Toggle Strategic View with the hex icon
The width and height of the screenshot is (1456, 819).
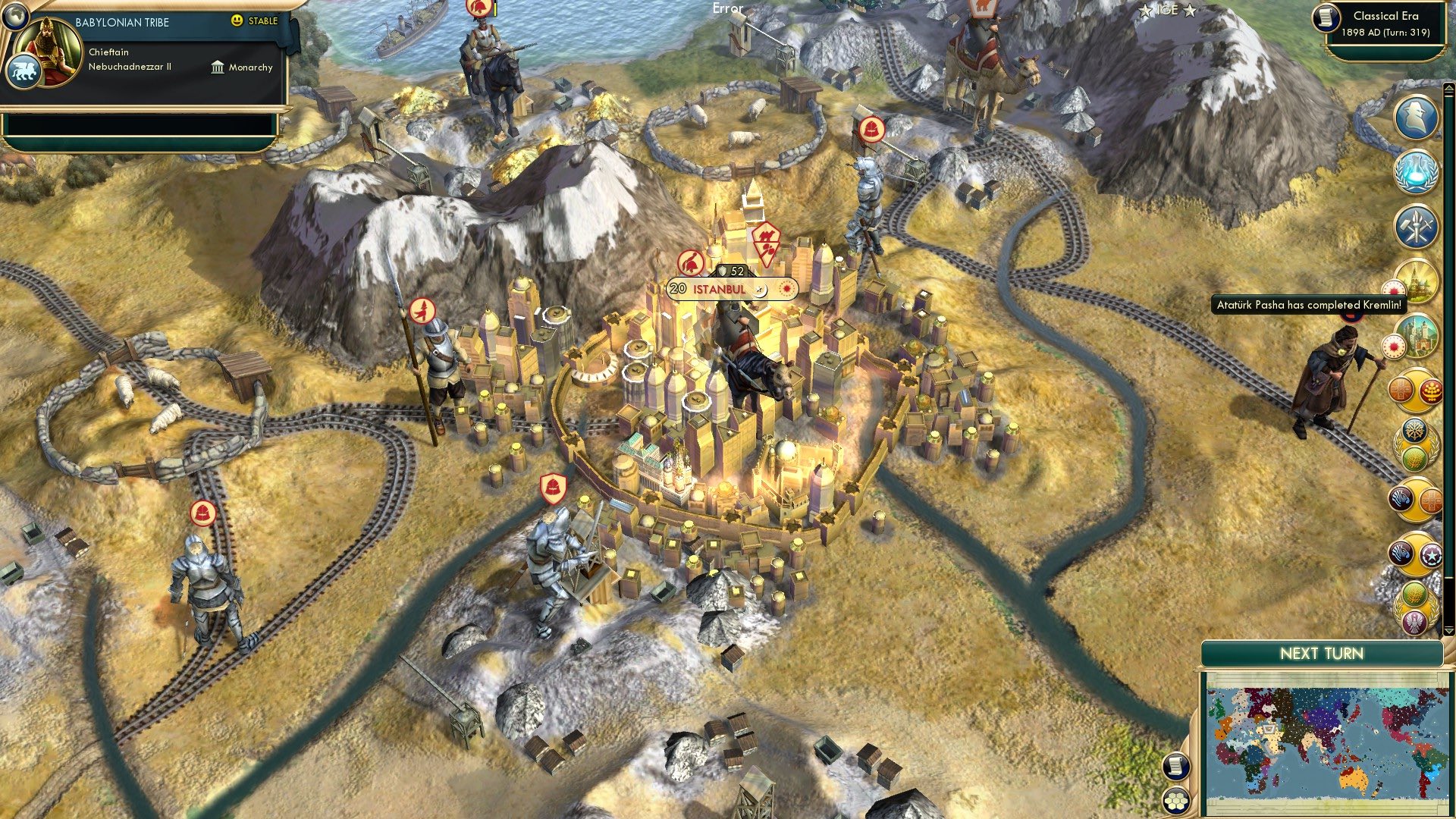coord(1175,801)
